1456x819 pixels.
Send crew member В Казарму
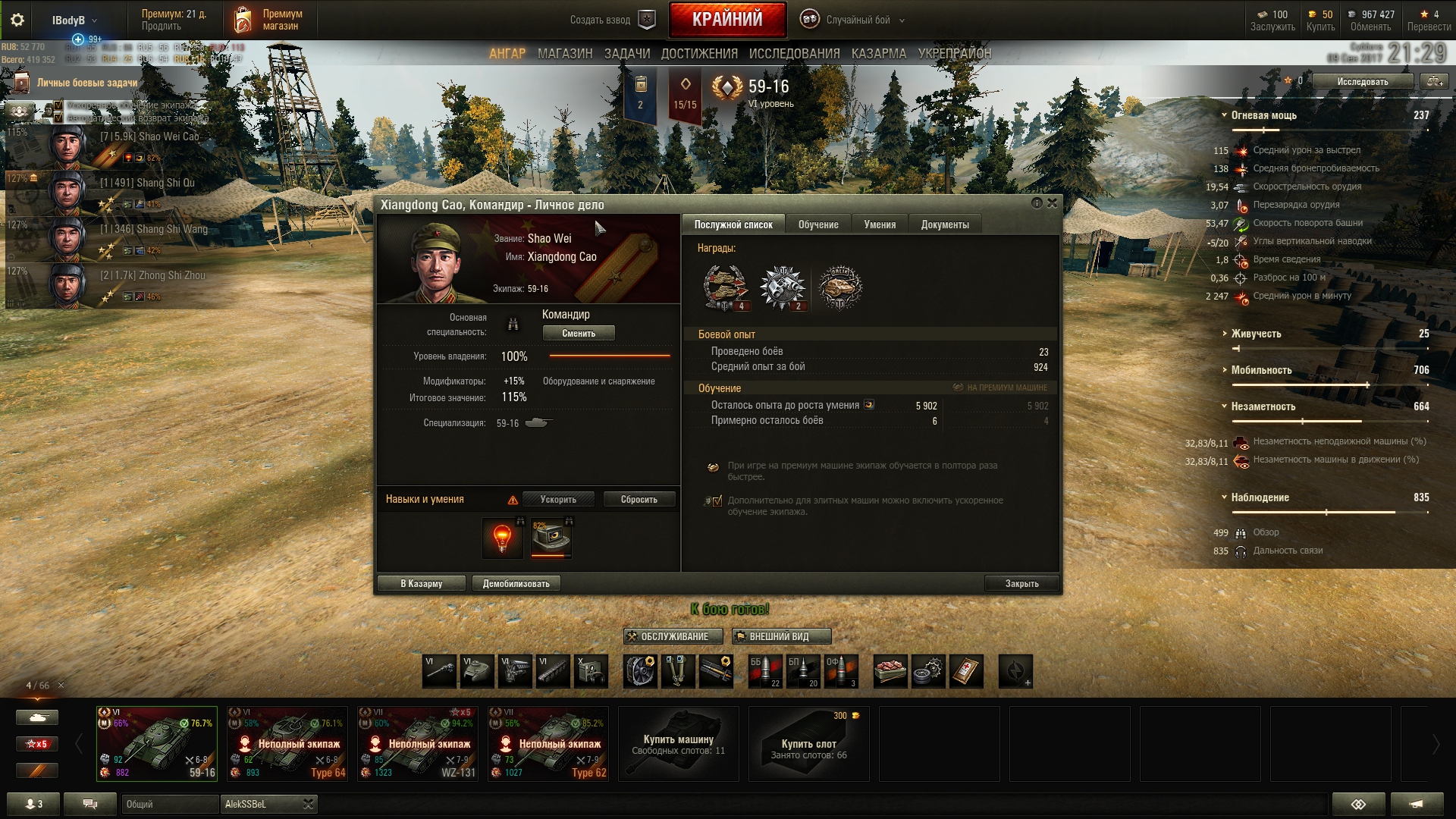point(421,584)
